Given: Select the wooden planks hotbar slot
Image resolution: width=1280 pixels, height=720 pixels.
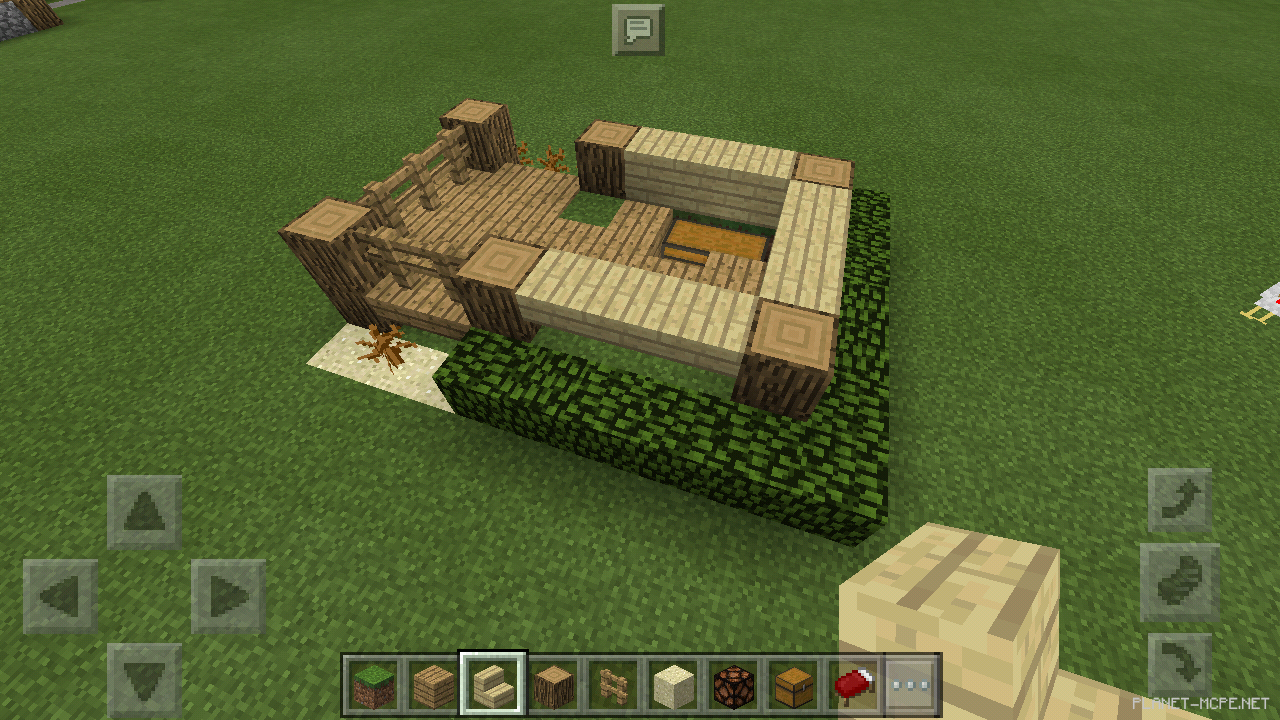Looking at the screenshot, I should (431, 686).
